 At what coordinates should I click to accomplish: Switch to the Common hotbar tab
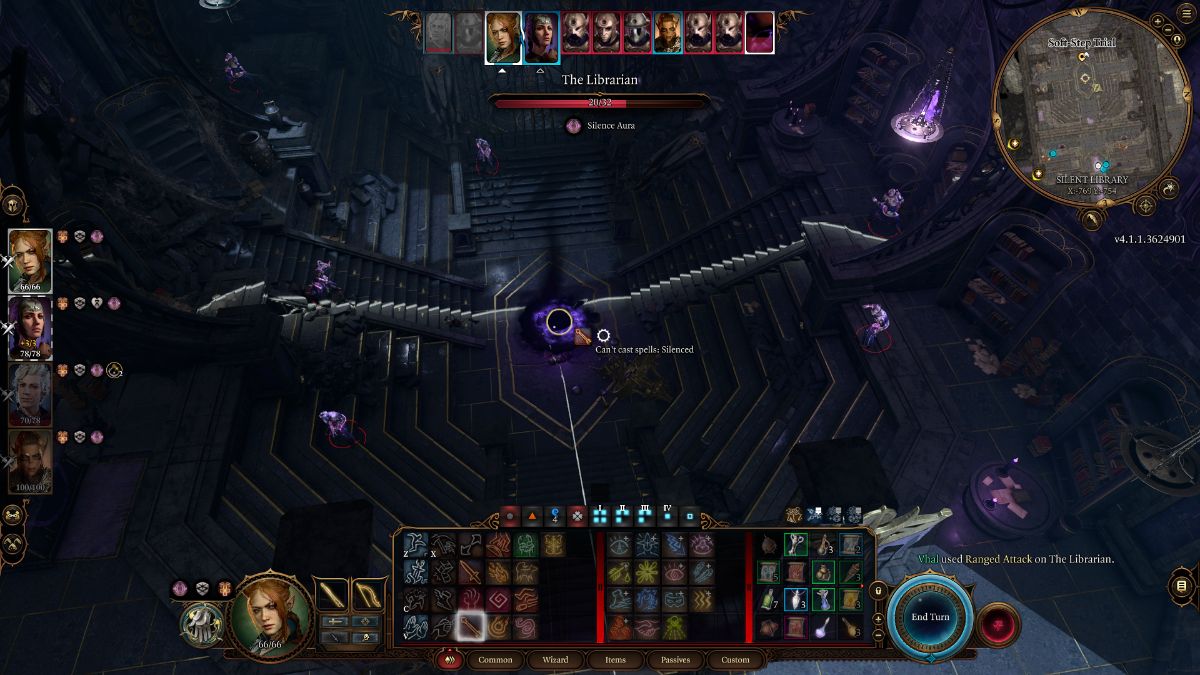point(495,660)
